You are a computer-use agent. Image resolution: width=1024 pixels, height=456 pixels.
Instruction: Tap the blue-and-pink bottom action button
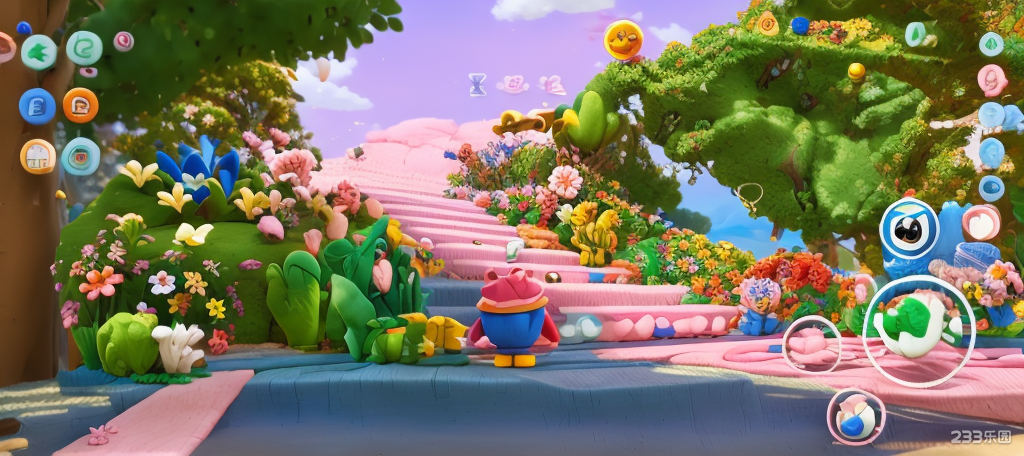pyautogui.click(x=855, y=416)
